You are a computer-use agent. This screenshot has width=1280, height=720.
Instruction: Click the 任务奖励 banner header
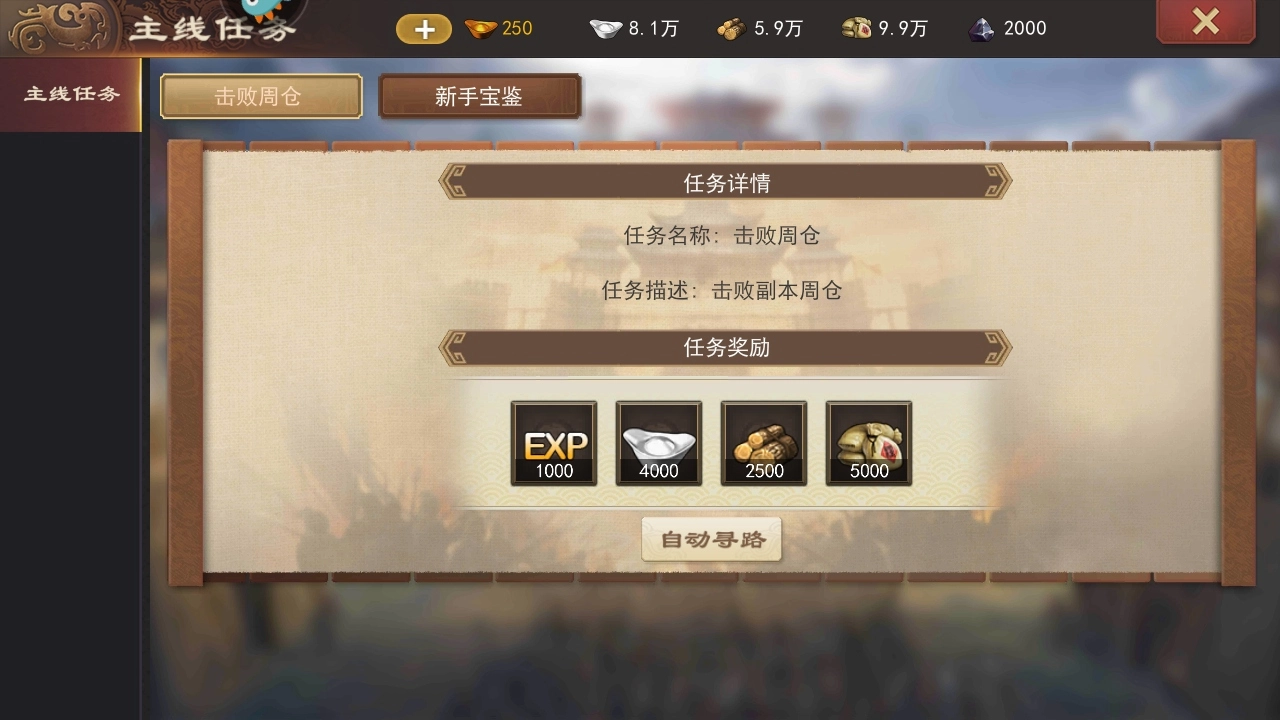725,348
